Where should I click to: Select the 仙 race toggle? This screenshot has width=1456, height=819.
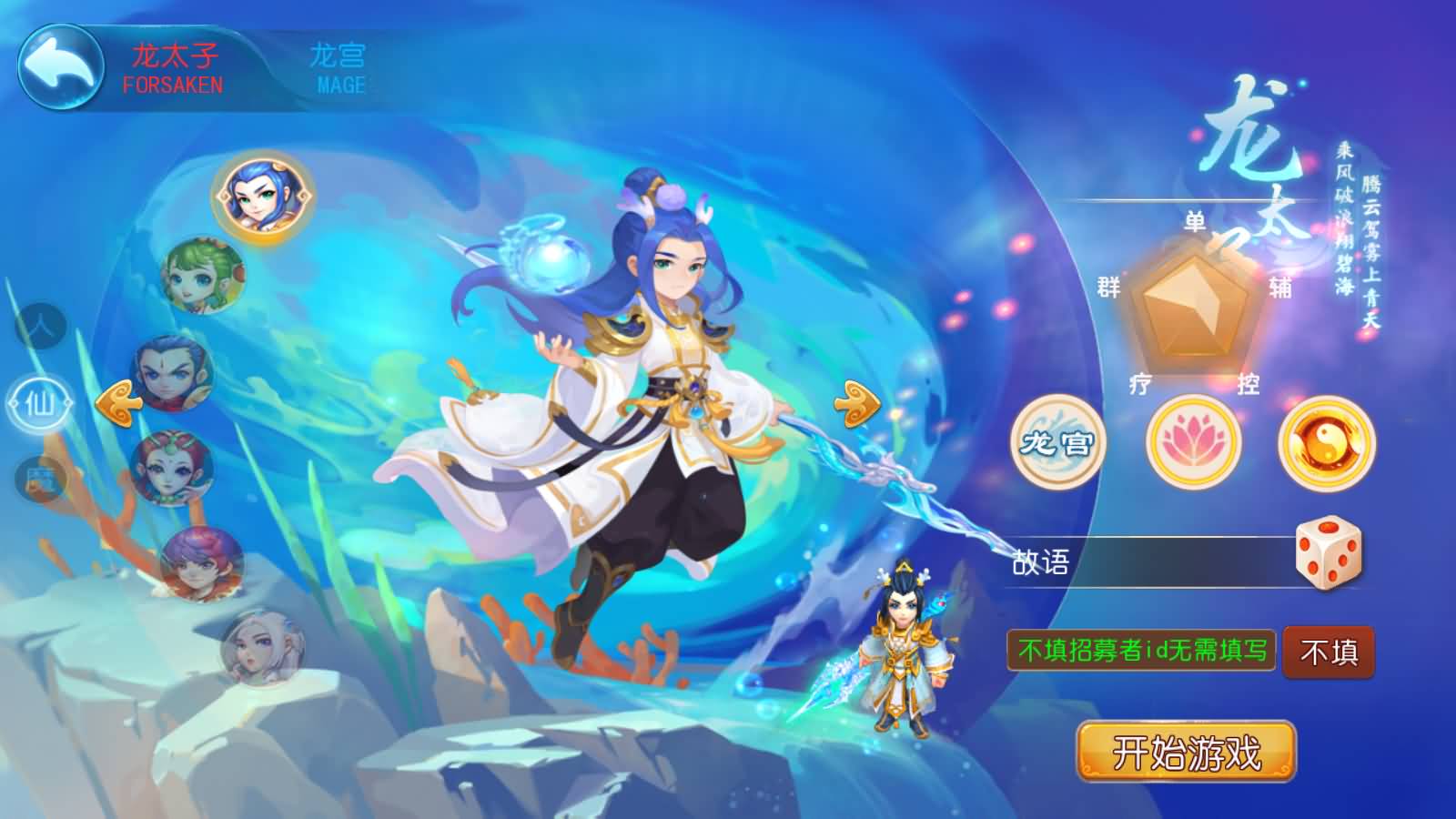coord(39,403)
